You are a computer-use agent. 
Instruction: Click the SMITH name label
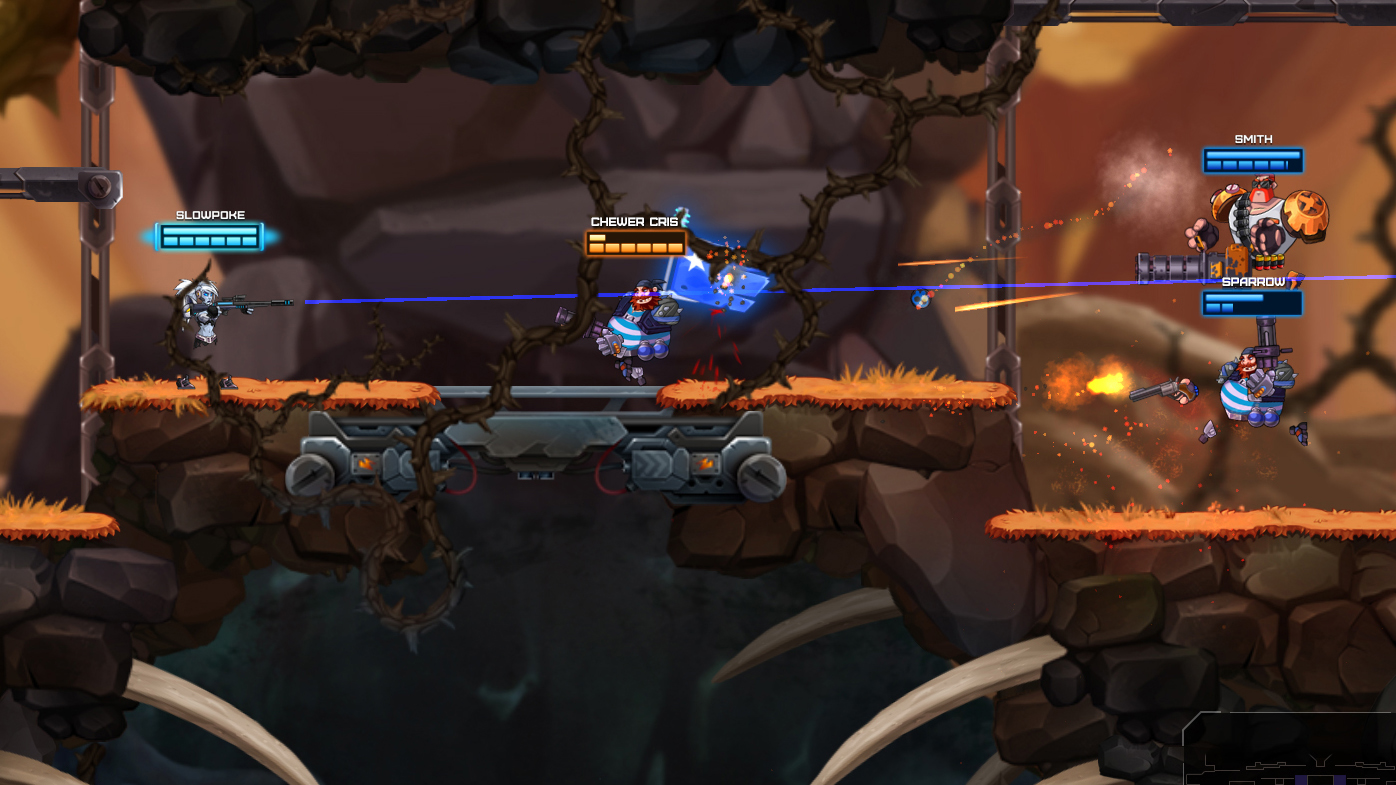click(1252, 137)
